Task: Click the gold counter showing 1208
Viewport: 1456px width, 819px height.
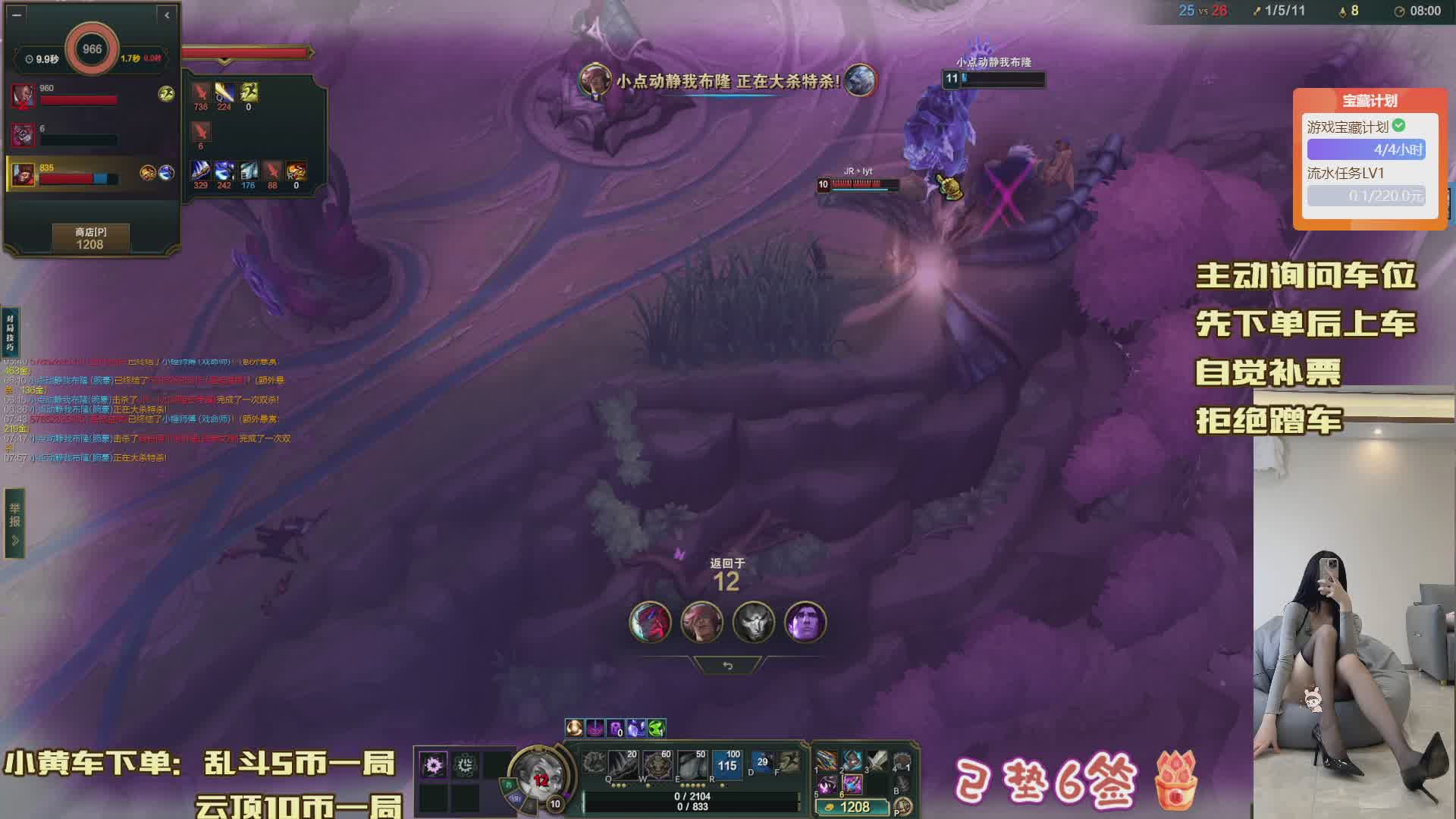Action: pyautogui.click(x=852, y=808)
